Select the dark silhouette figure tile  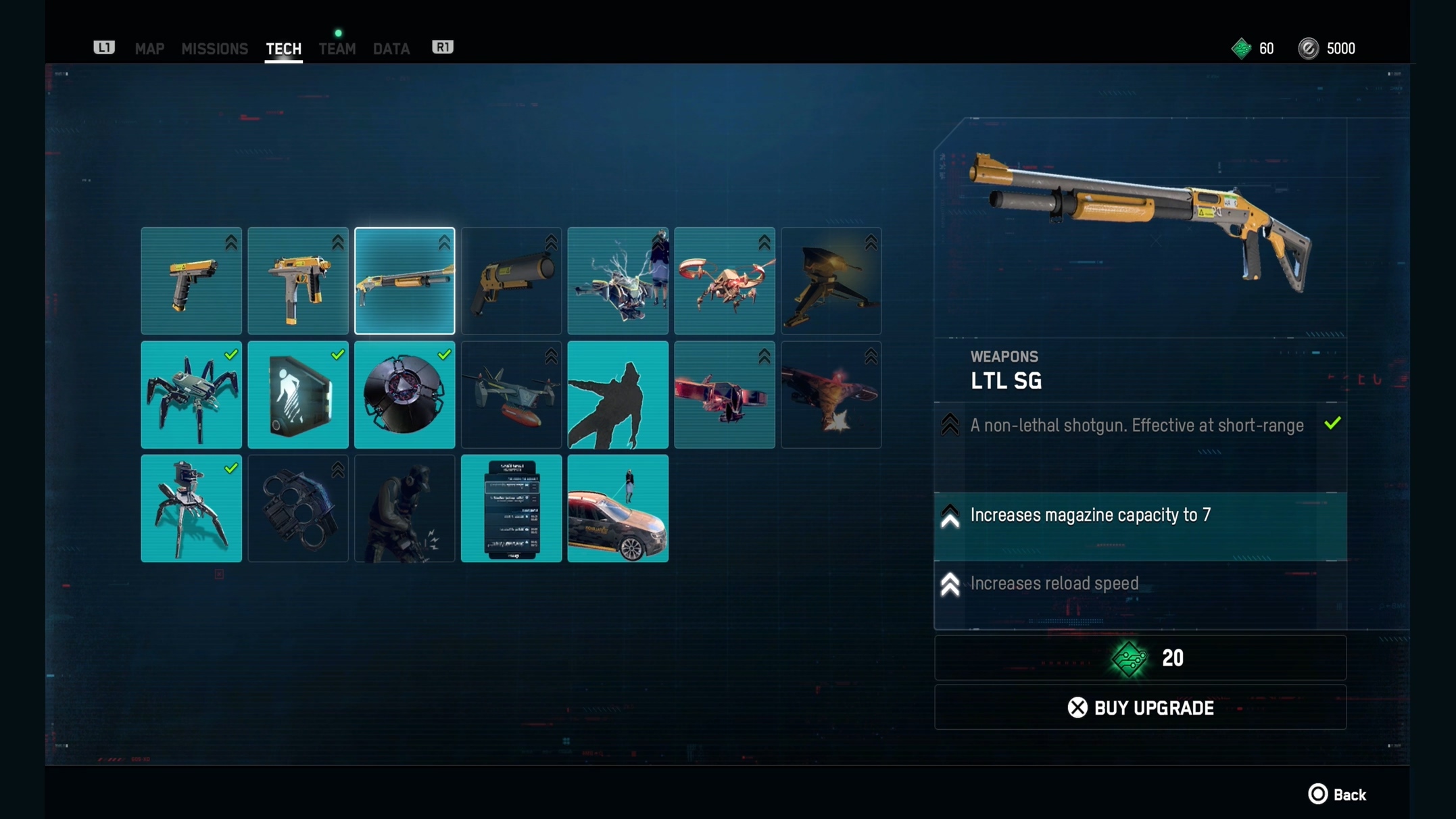(618, 395)
